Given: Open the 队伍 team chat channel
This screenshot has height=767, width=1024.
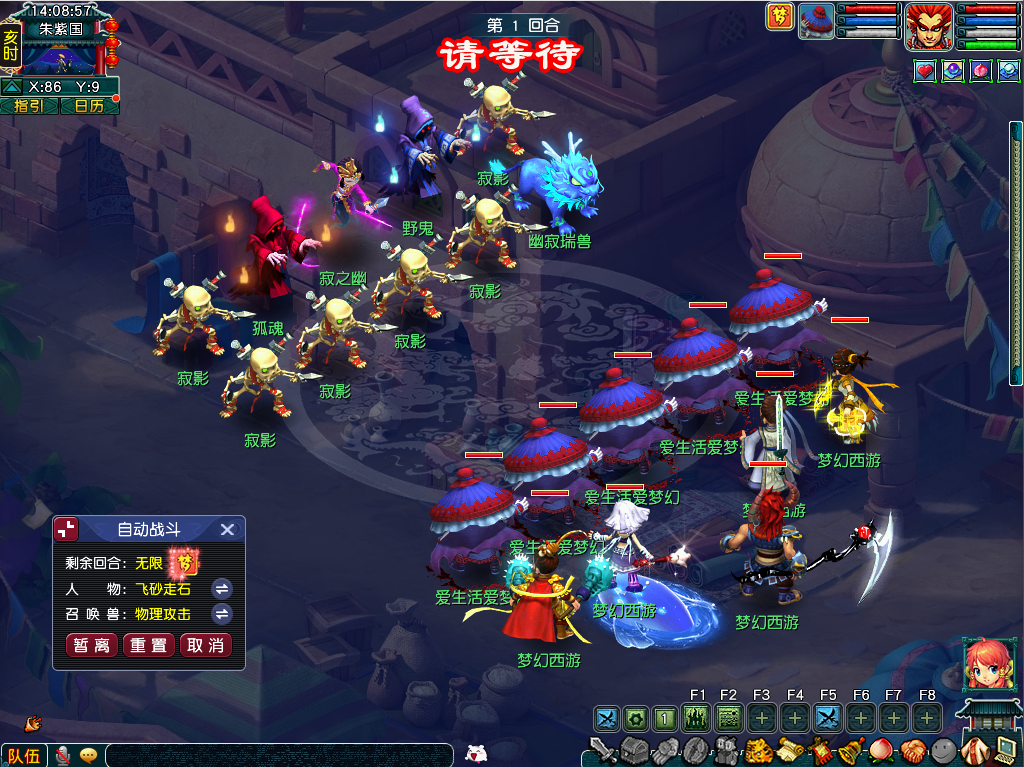Looking at the screenshot, I should pos(24,755).
